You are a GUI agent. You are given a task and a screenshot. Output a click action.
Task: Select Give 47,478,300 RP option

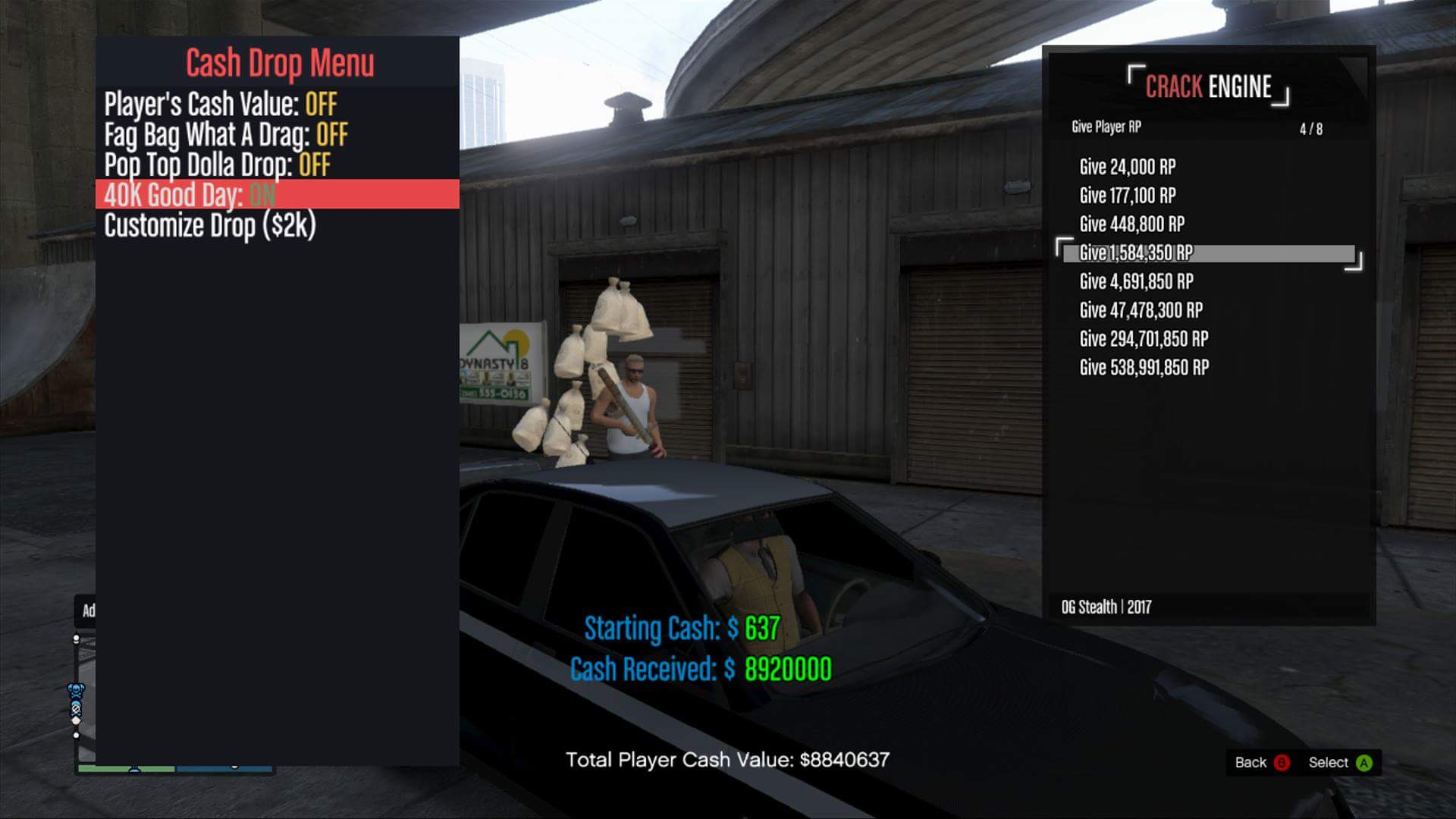click(1141, 310)
